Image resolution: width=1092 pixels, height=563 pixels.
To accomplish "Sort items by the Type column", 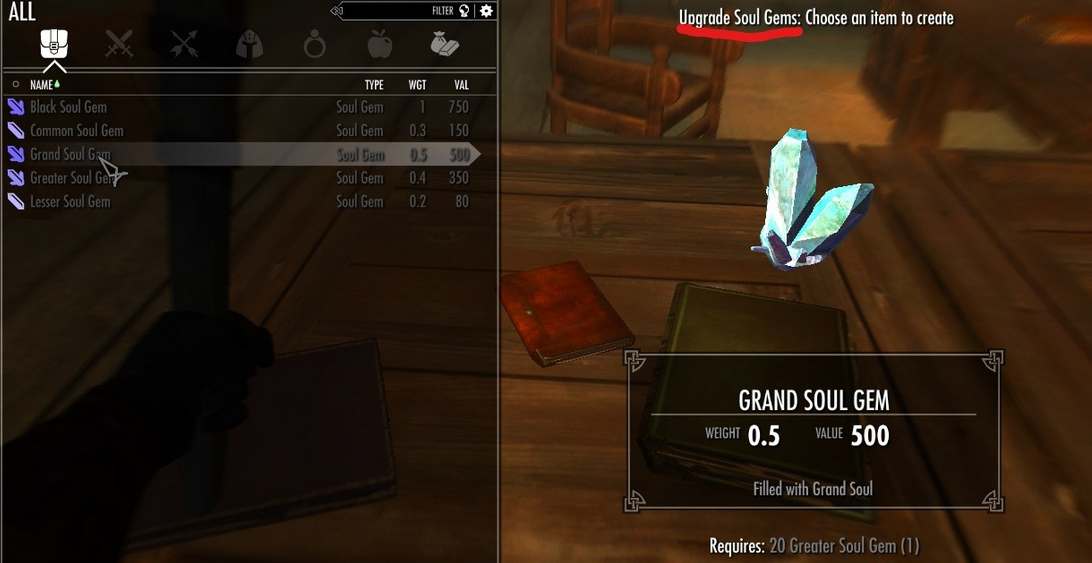I will [x=374, y=85].
